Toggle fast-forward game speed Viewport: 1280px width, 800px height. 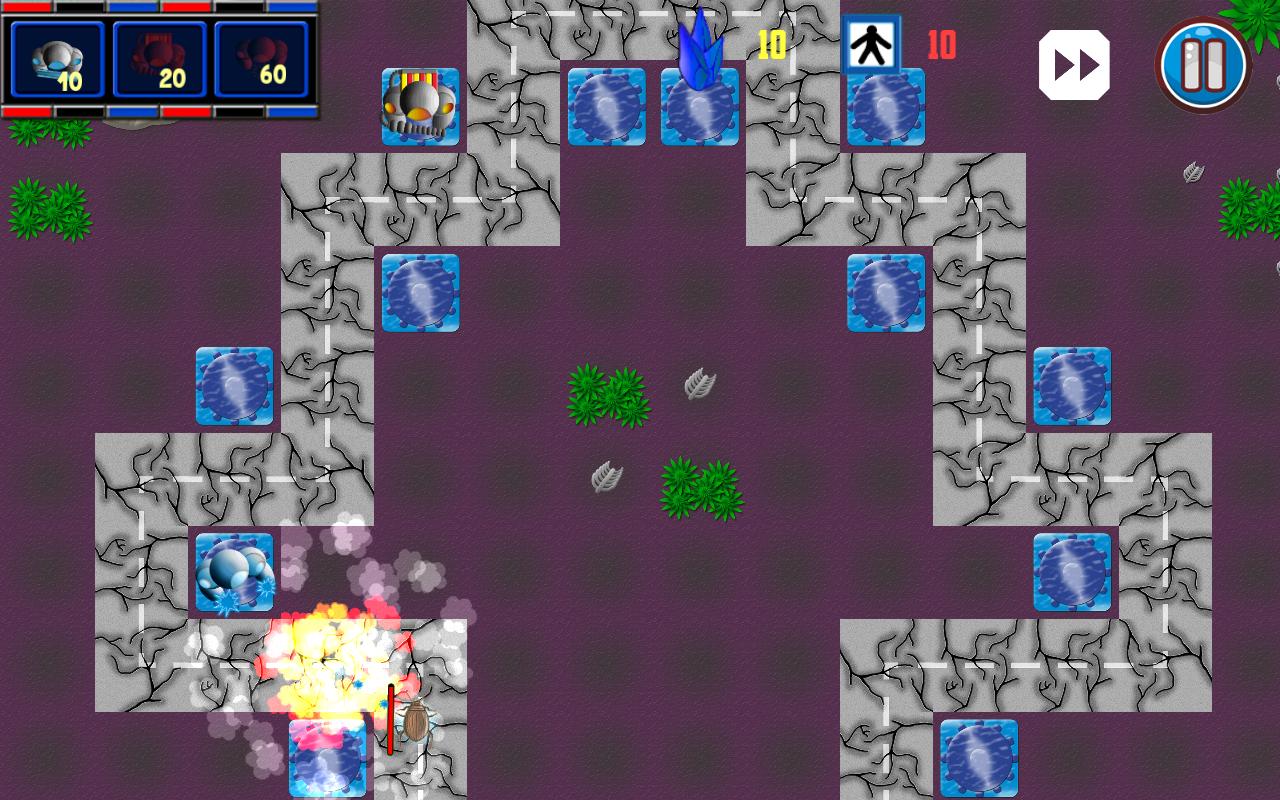tap(1074, 63)
